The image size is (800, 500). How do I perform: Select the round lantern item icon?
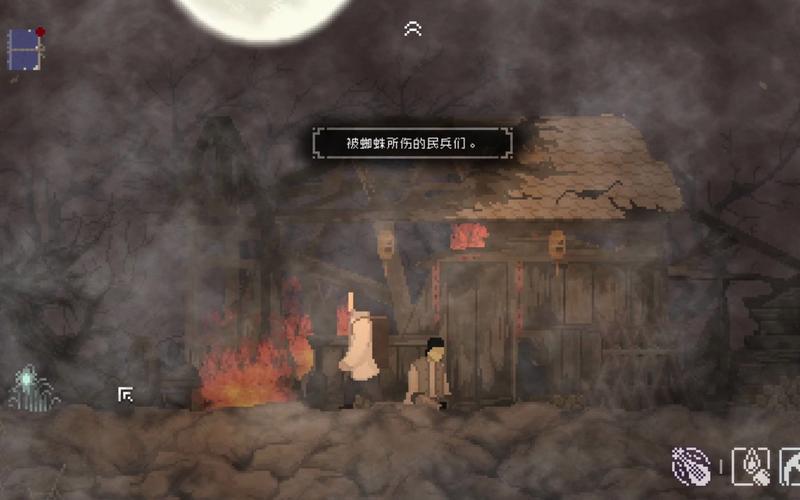(x=691, y=464)
